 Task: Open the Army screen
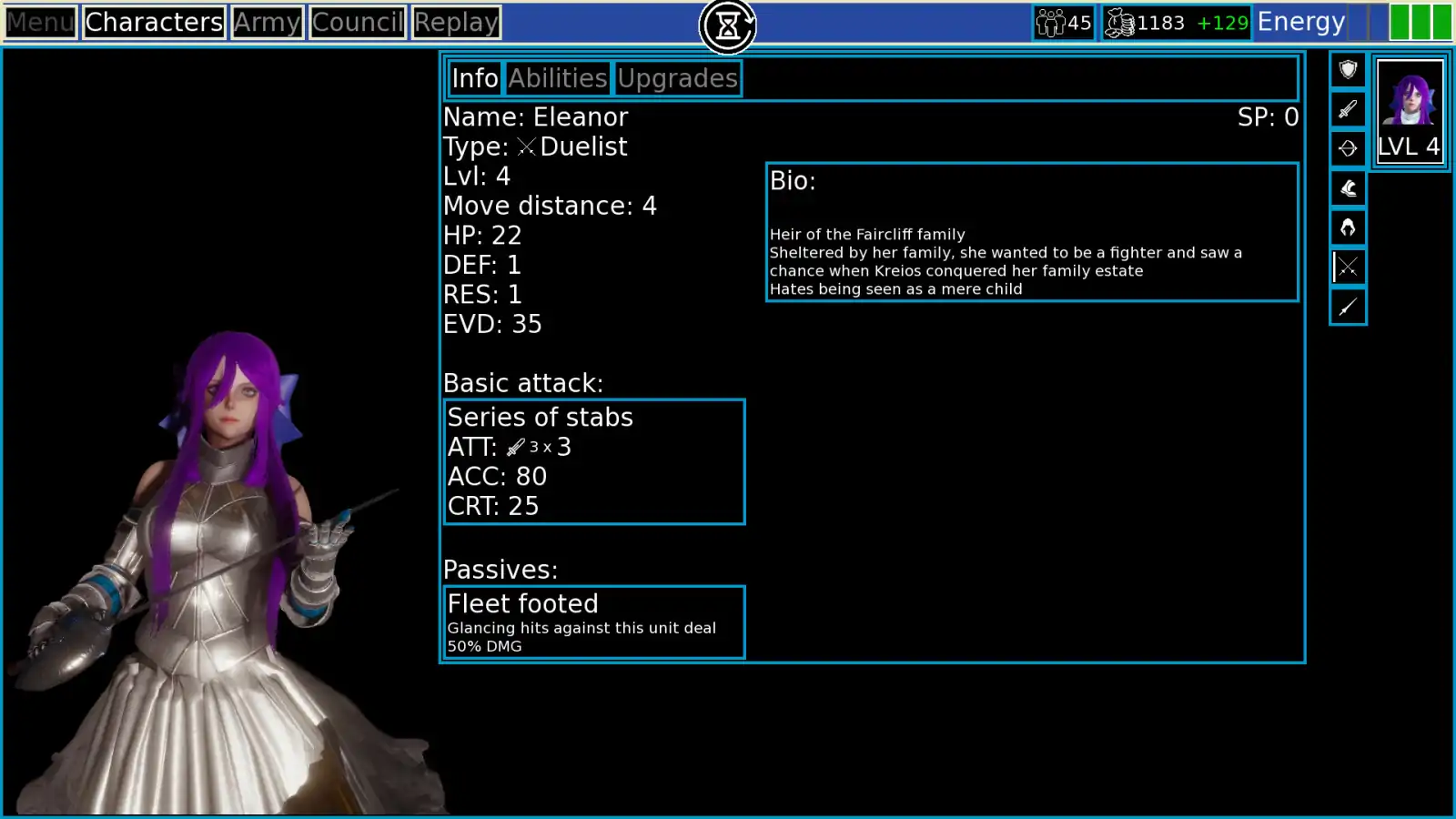point(267,22)
